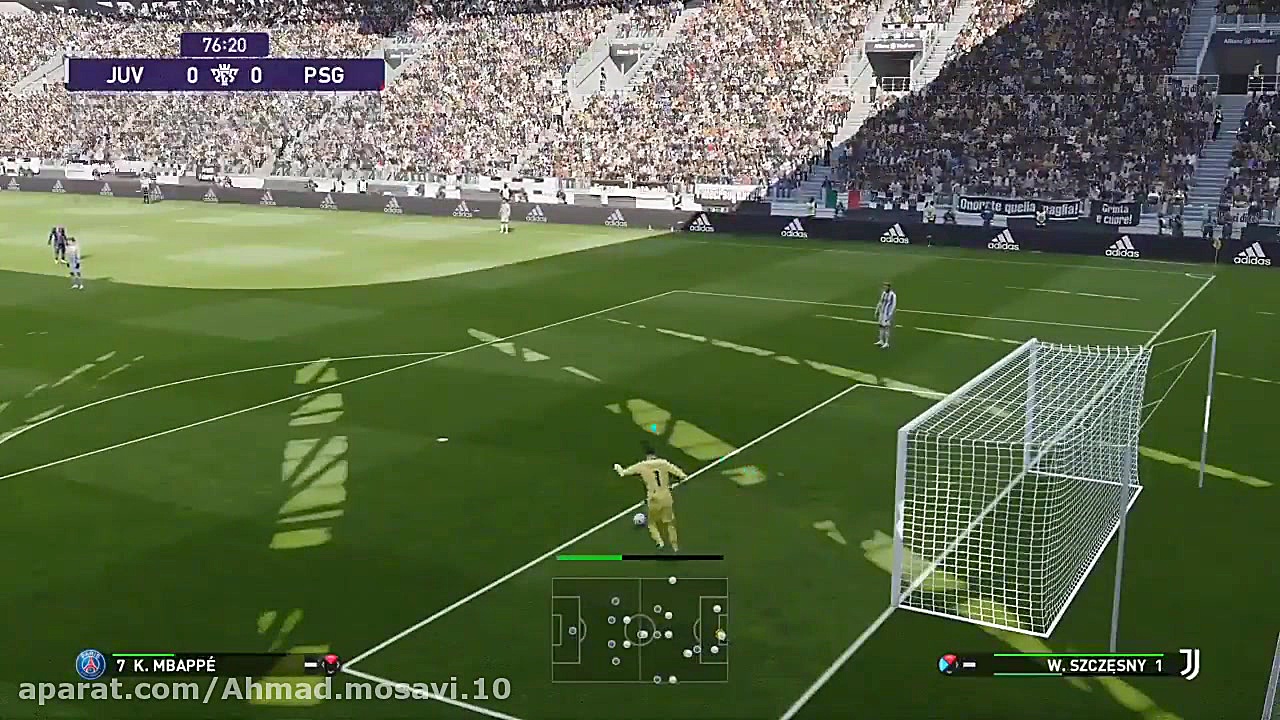Select the PSG team name label
The height and width of the screenshot is (720, 1280).
324,75
